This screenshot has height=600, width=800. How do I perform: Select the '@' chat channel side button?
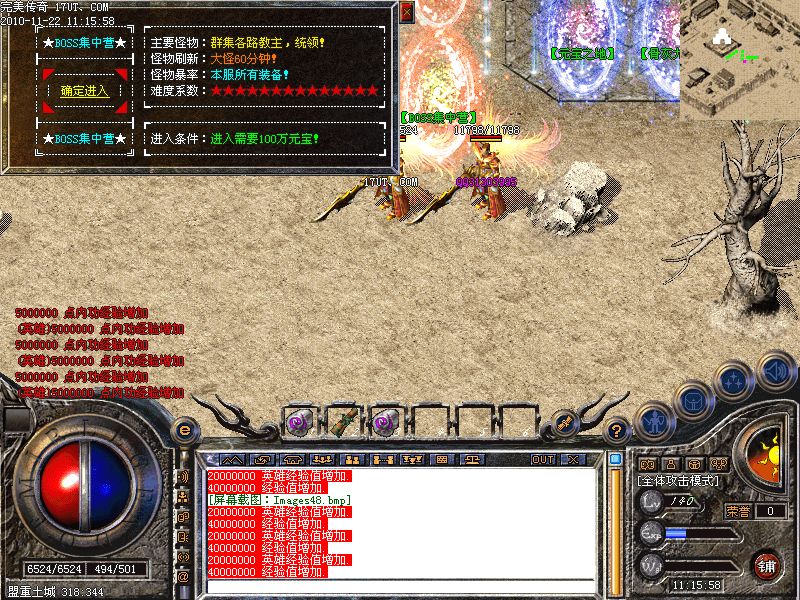[x=182, y=577]
